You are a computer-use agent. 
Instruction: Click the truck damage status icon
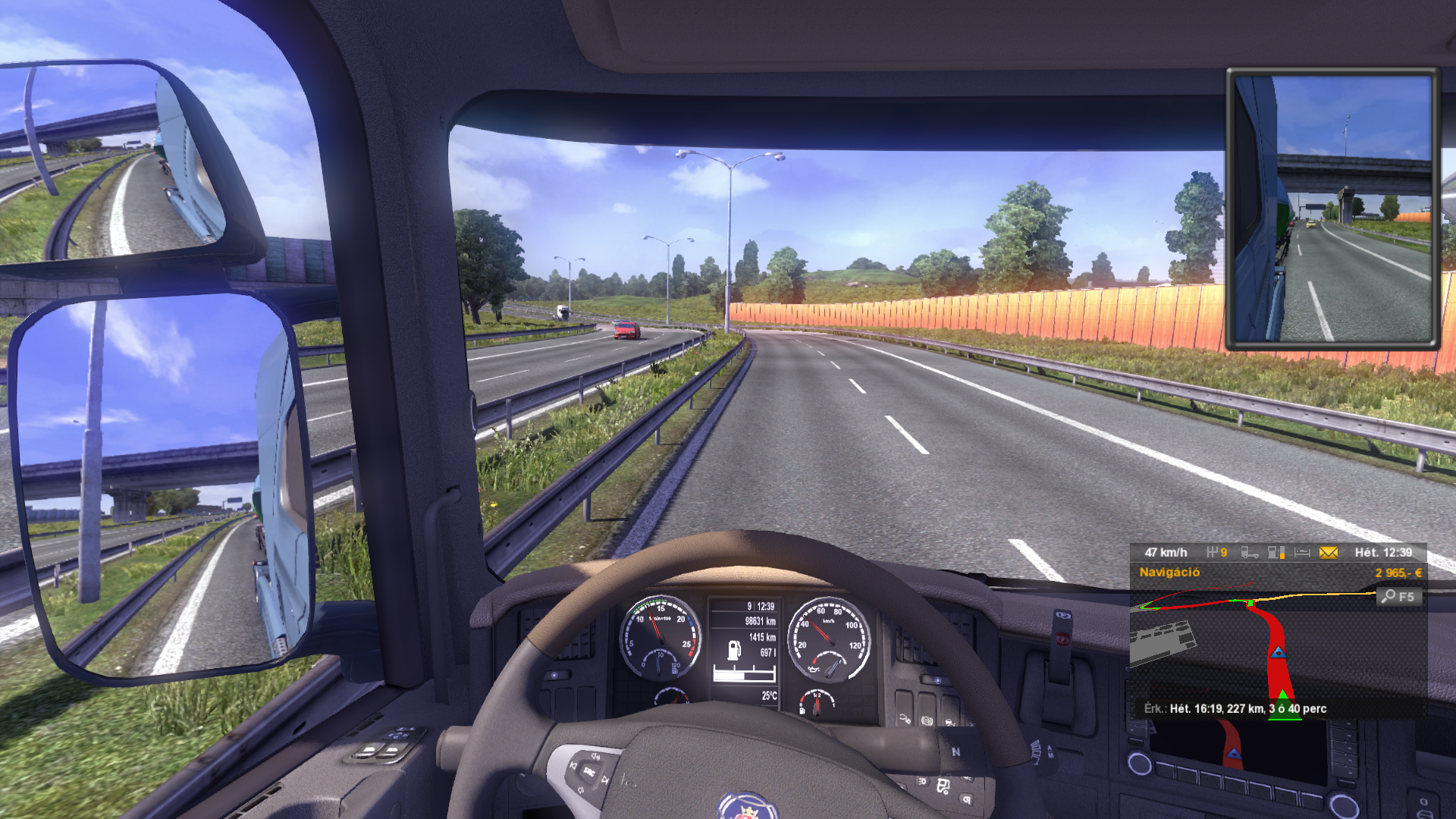[1249, 553]
